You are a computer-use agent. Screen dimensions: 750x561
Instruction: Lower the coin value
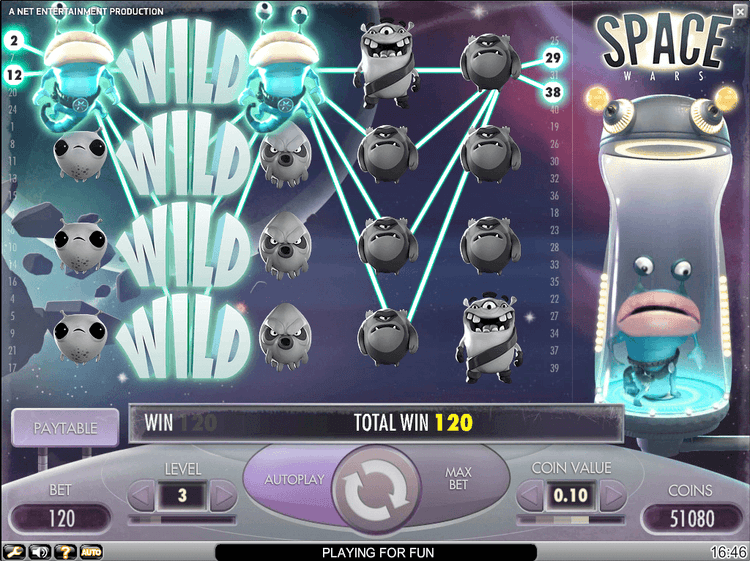(530, 494)
